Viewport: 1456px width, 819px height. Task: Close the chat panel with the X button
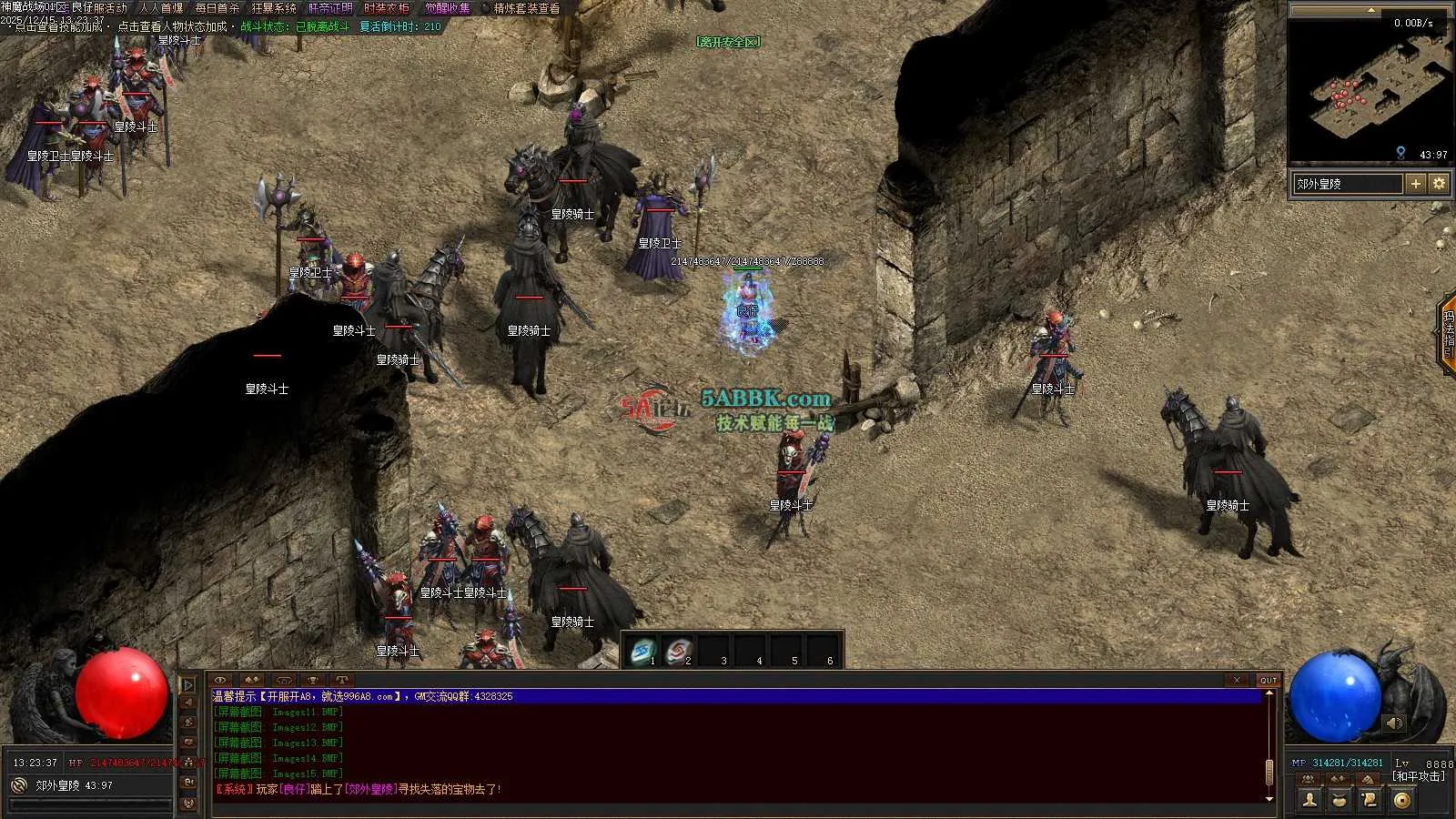pyautogui.click(x=1237, y=680)
